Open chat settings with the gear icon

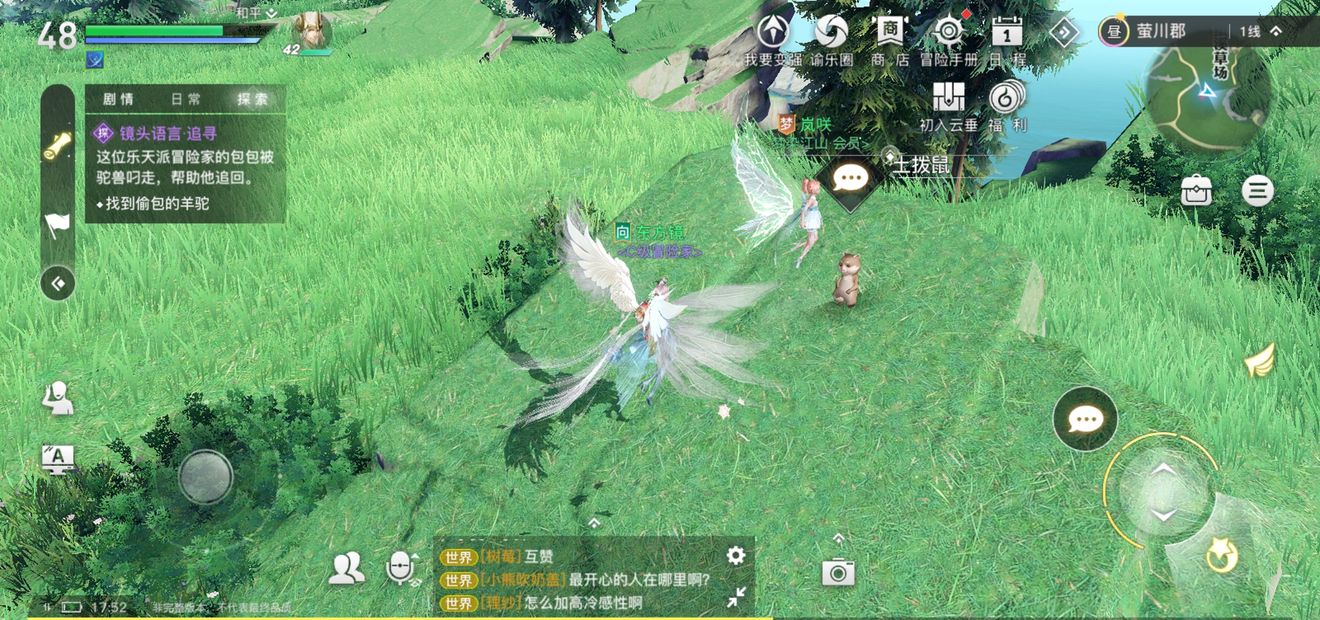(736, 555)
